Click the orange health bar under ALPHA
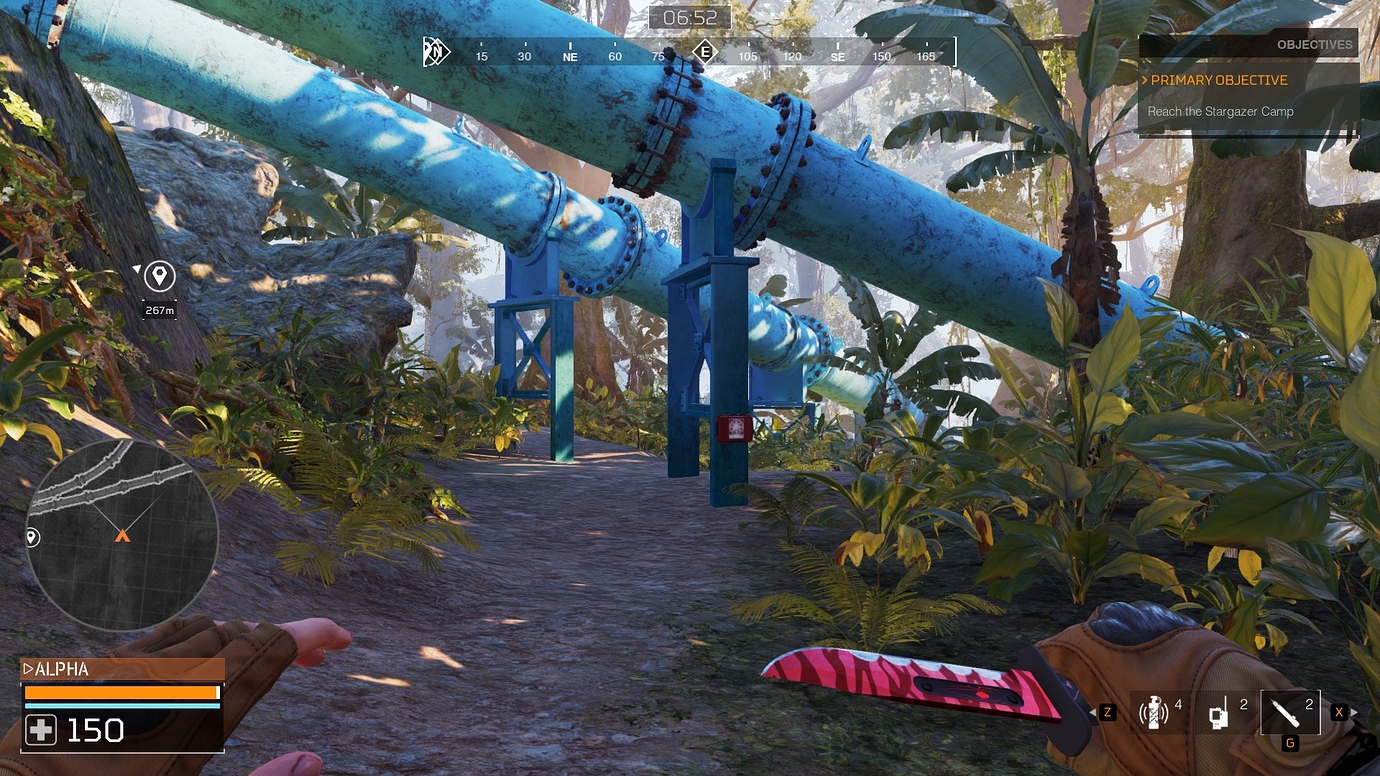This screenshot has width=1380, height=776. point(120,691)
